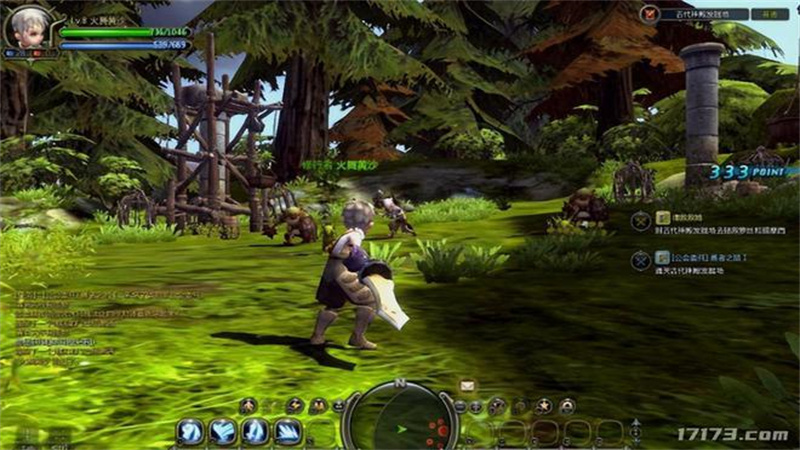Use the fourth blue claw skill

288,432
